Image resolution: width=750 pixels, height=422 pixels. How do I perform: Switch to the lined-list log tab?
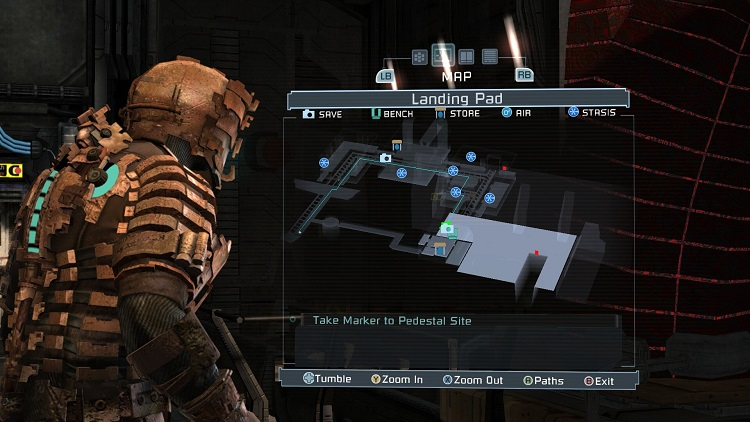coord(490,57)
